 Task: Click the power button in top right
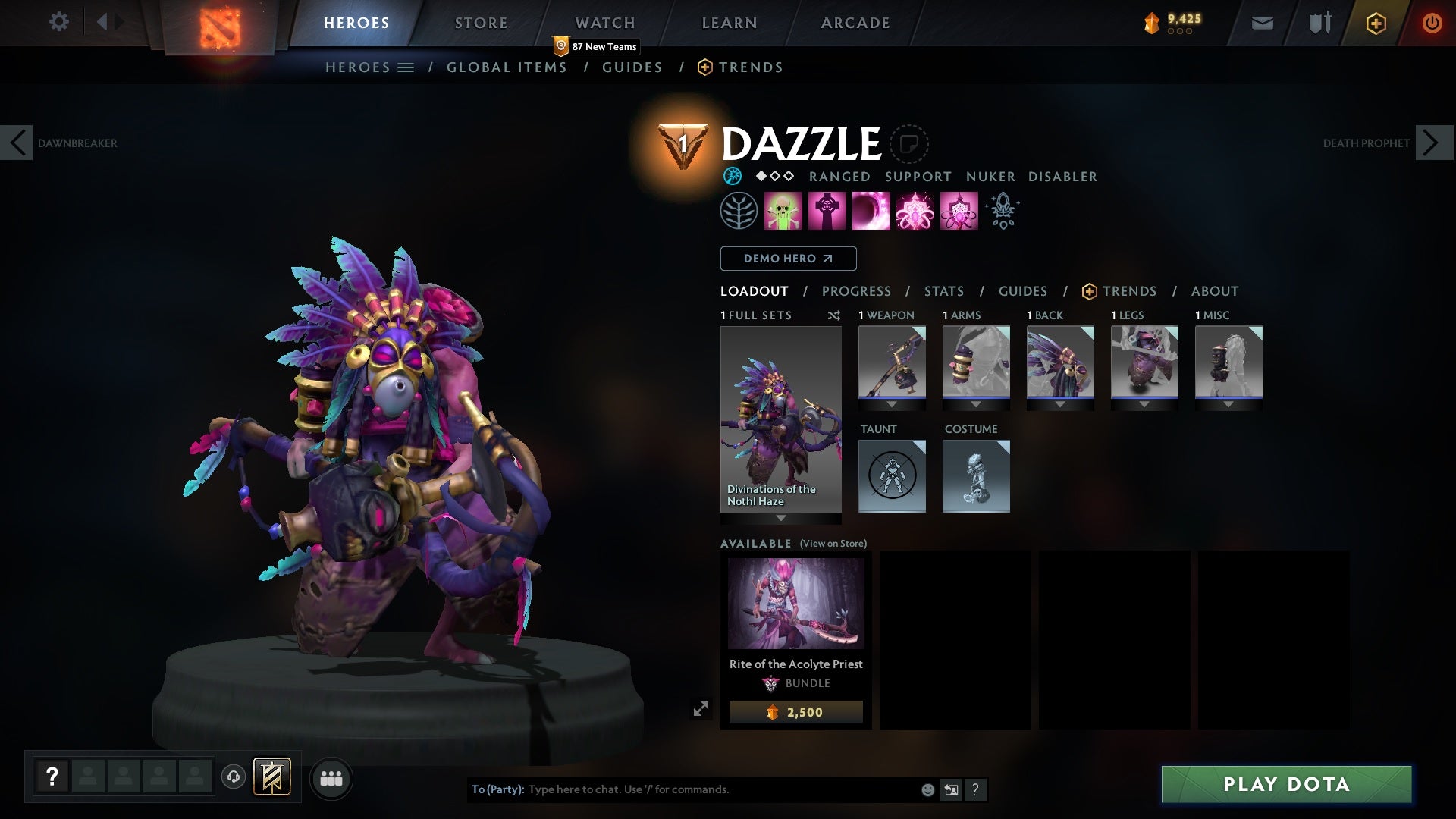pos(1432,22)
